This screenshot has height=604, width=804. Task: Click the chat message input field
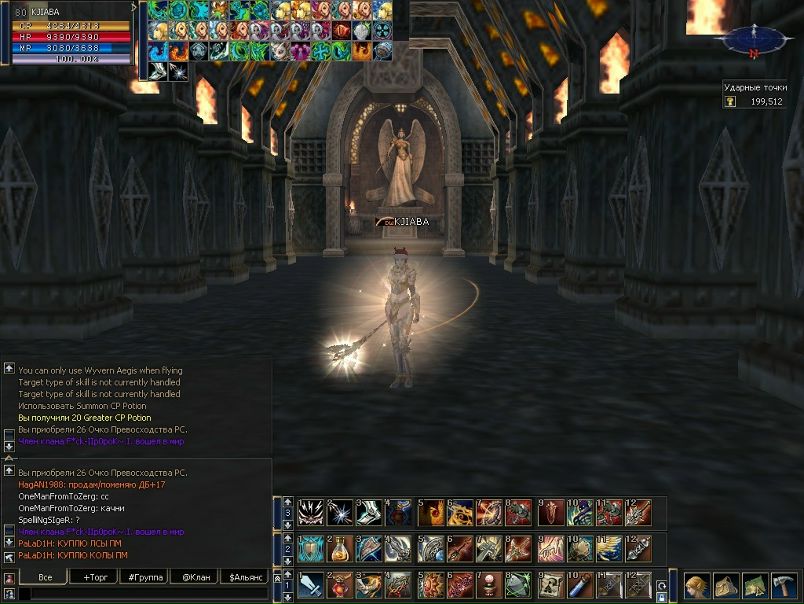click(x=140, y=594)
